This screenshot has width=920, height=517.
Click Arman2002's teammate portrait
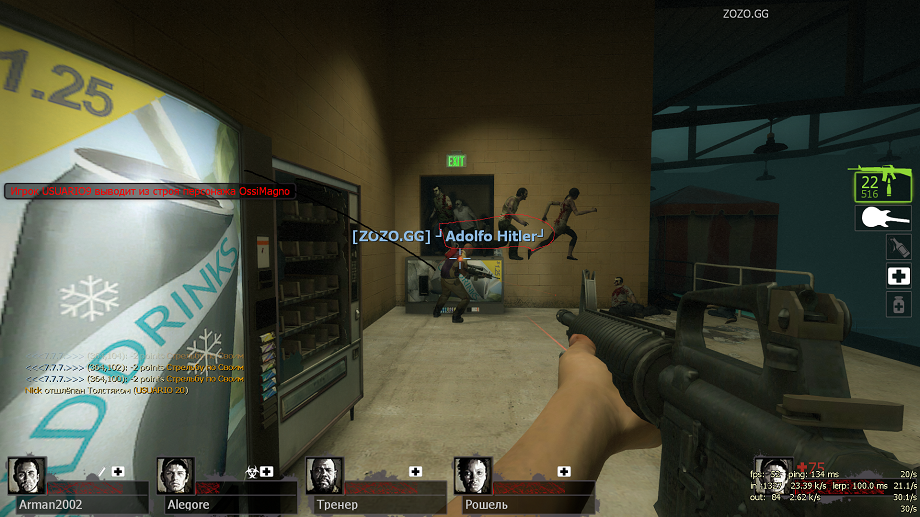click(x=27, y=476)
